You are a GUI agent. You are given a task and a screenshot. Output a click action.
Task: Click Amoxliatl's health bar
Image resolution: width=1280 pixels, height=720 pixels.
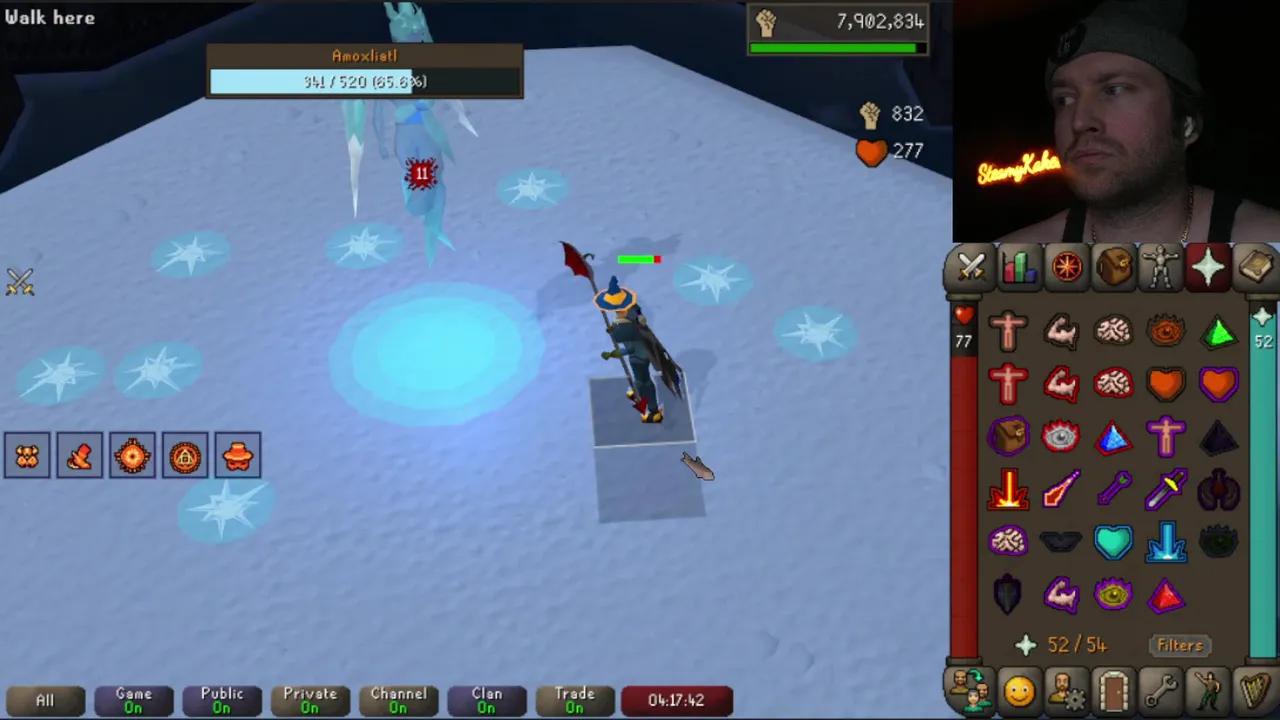364,82
